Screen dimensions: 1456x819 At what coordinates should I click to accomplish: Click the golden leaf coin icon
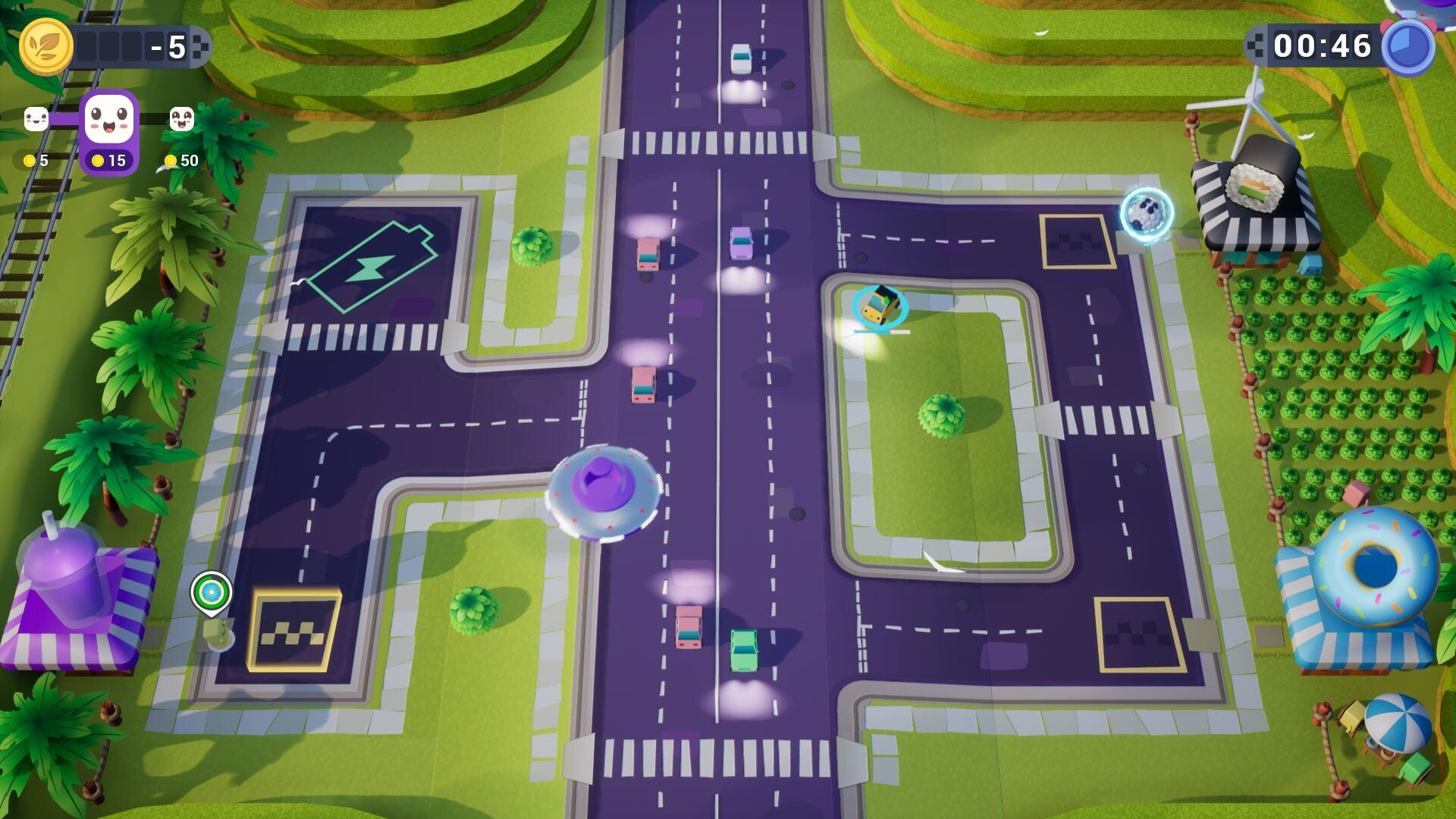tap(47, 47)
